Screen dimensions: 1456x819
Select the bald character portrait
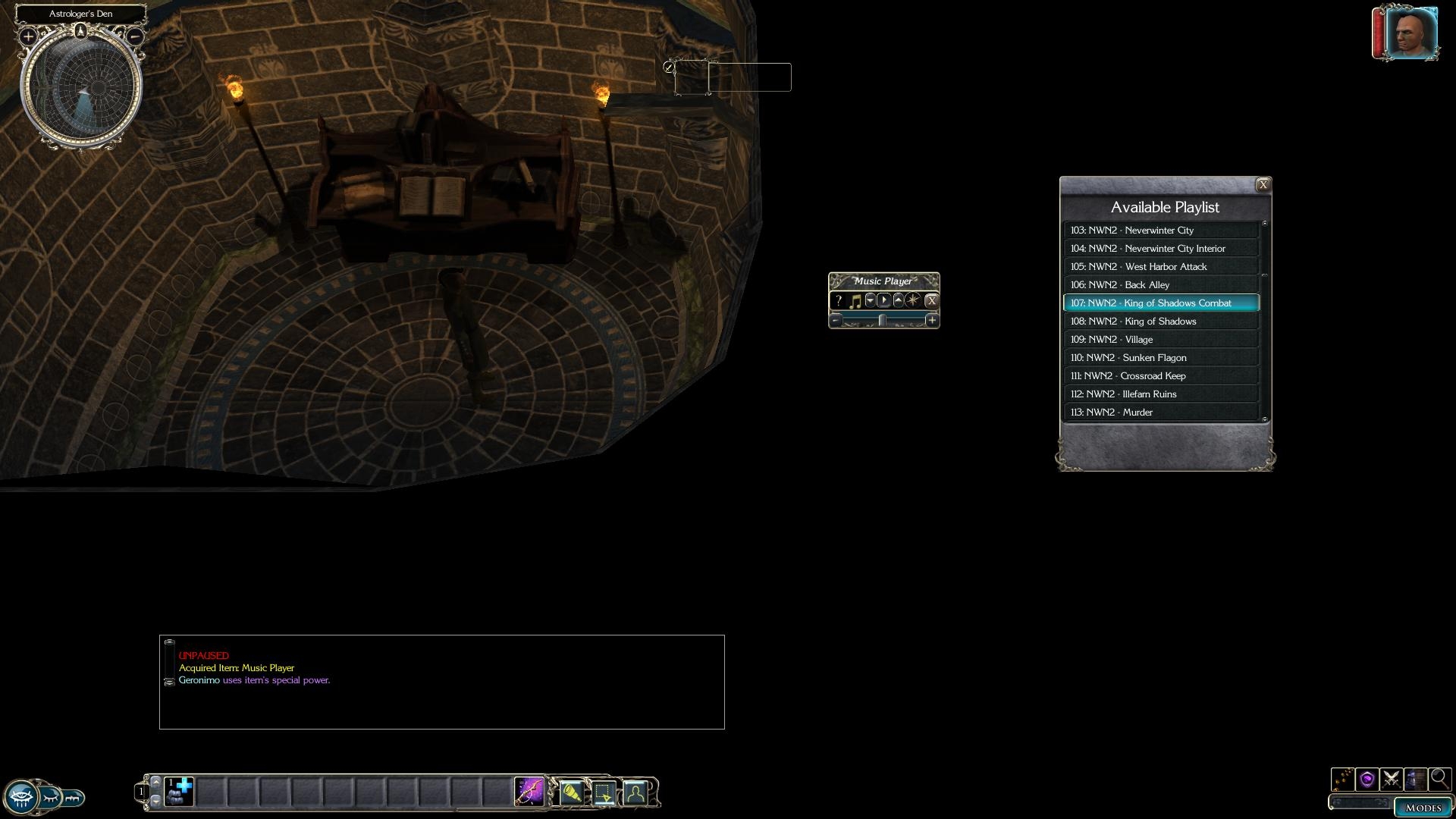pyautogui.click(x=1410, y=33)
